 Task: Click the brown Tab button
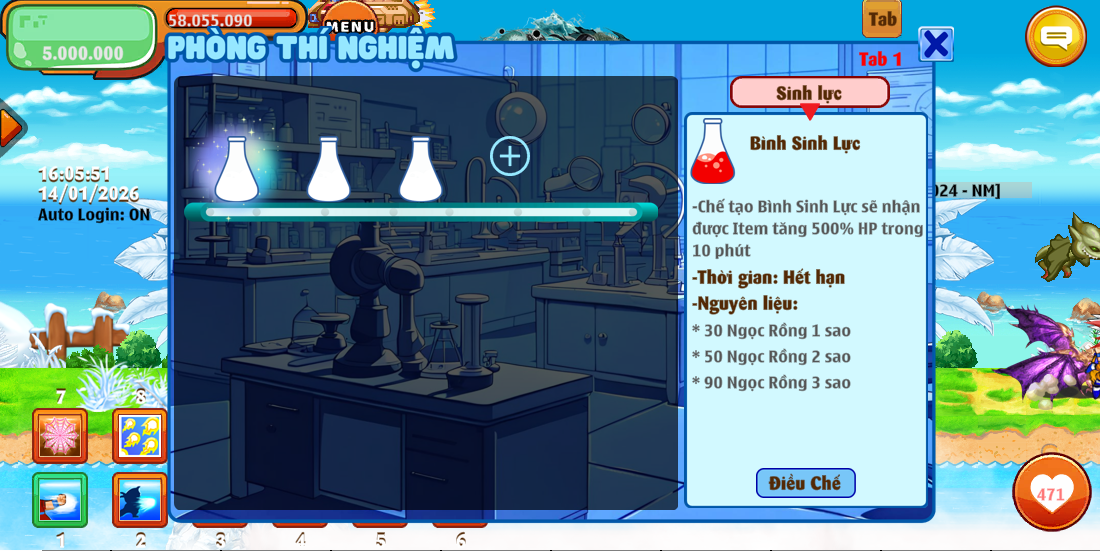tap(882, 19)
